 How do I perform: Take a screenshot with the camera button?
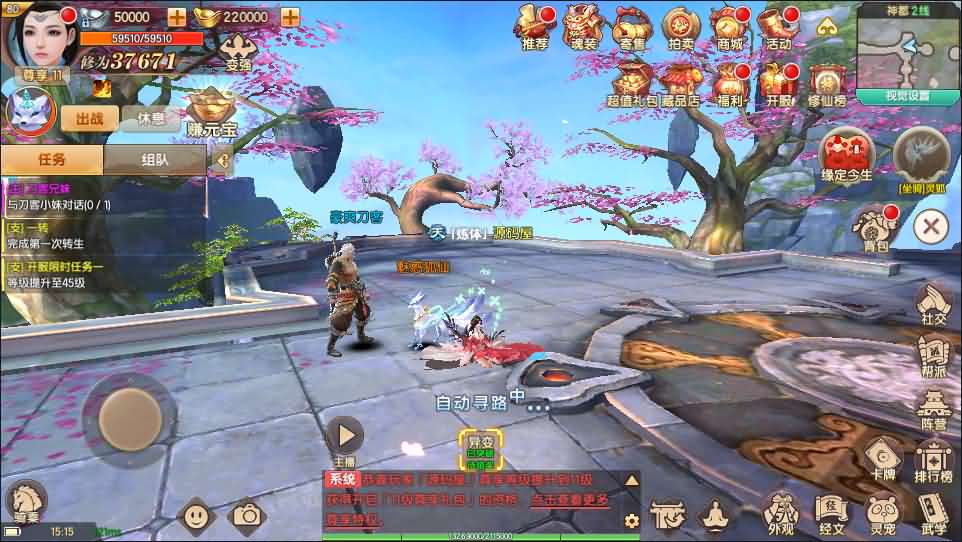pyautogui.click(x=246, y=515)
